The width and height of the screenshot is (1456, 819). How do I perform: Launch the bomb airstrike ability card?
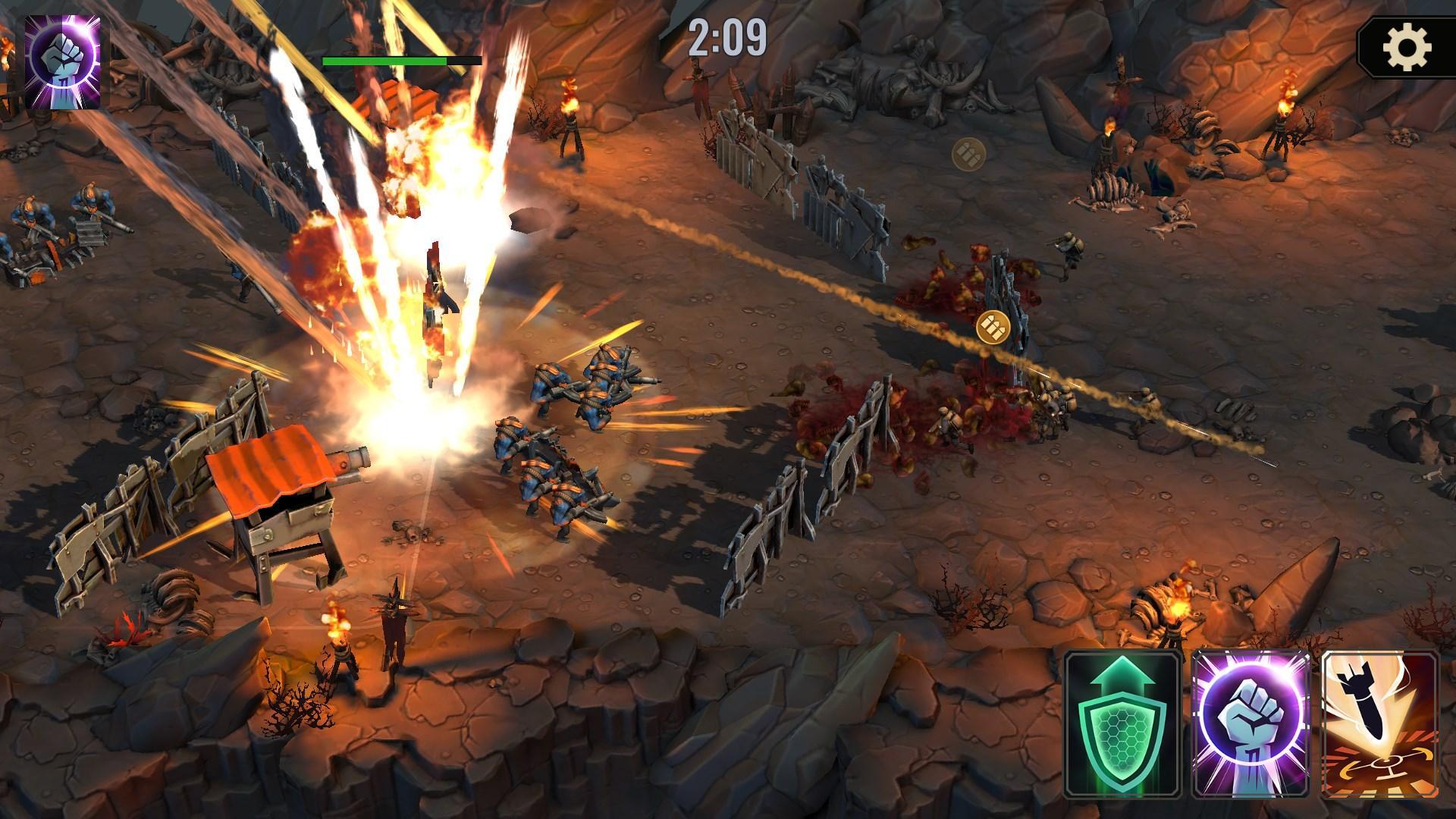[1380, 723]
